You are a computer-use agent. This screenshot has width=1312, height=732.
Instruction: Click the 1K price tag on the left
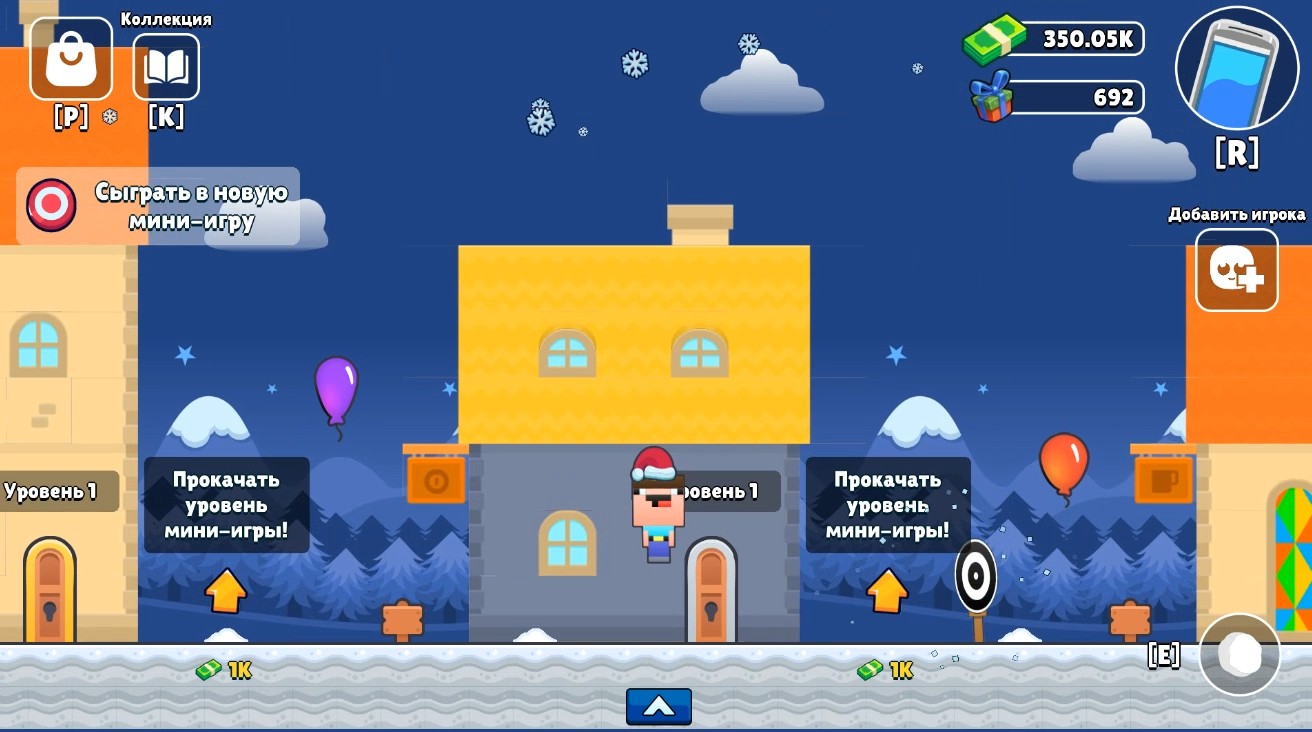(x=222, y=670)
